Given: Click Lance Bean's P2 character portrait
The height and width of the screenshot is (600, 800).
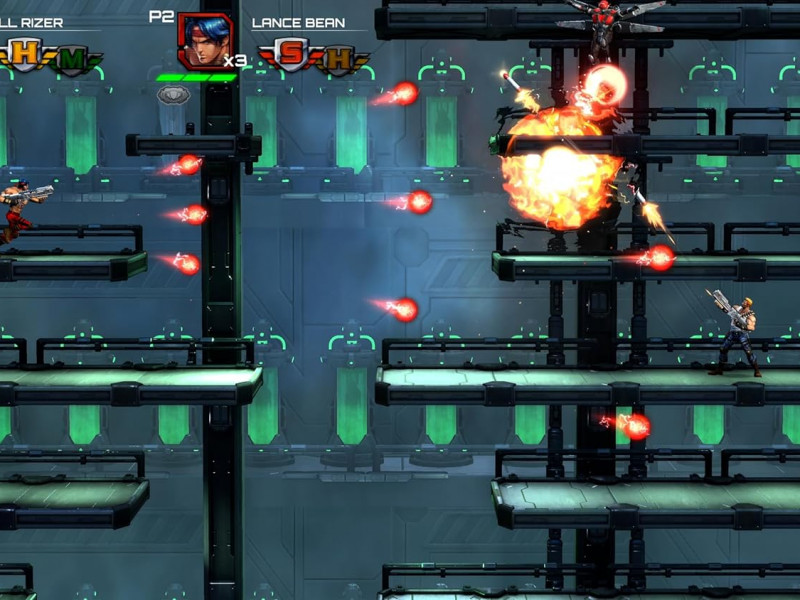Looking at the screenshot, I should (x=201, y=40).
